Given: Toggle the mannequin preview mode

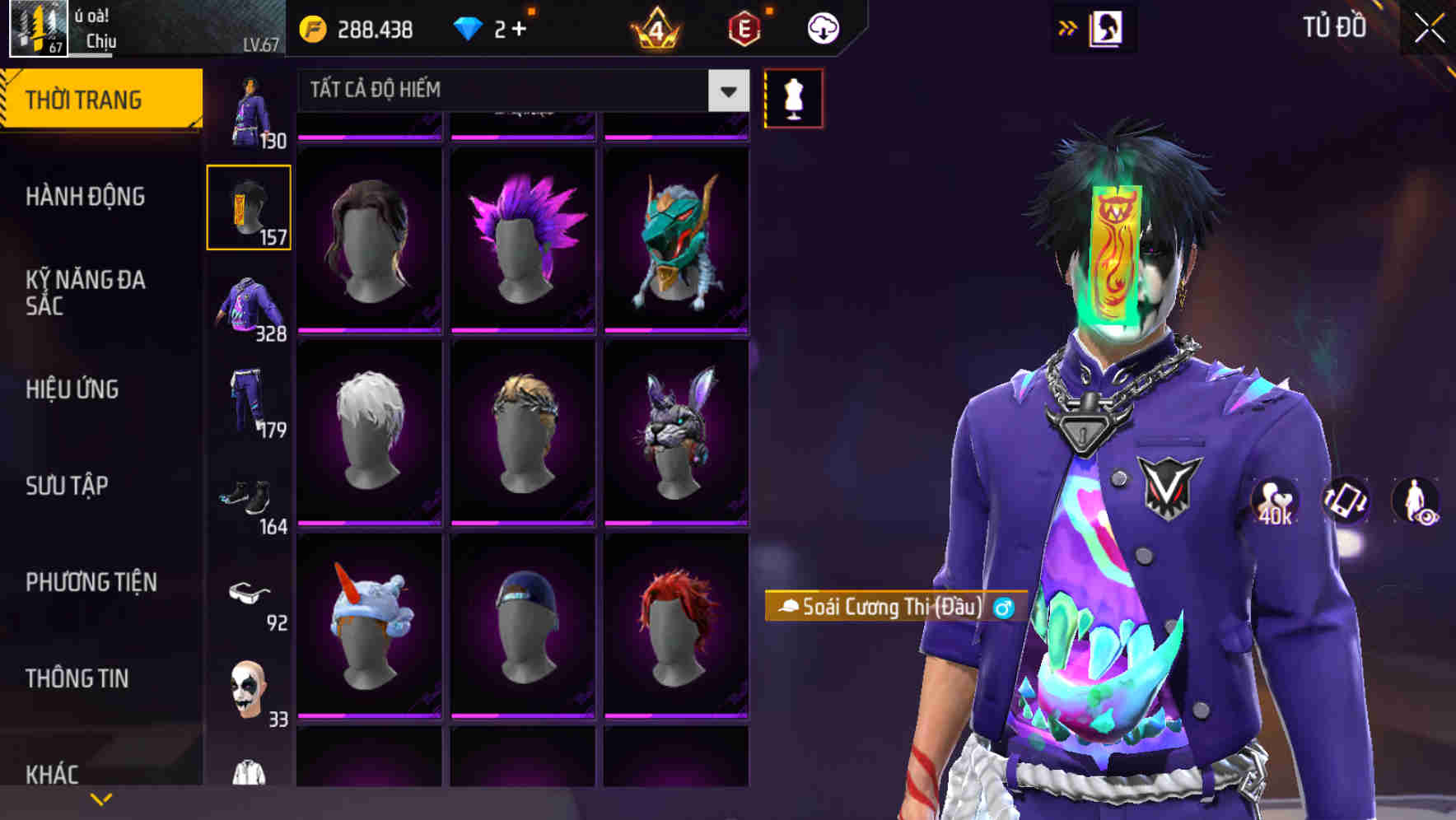Looking at the screenshot, I should click(794, 97).
